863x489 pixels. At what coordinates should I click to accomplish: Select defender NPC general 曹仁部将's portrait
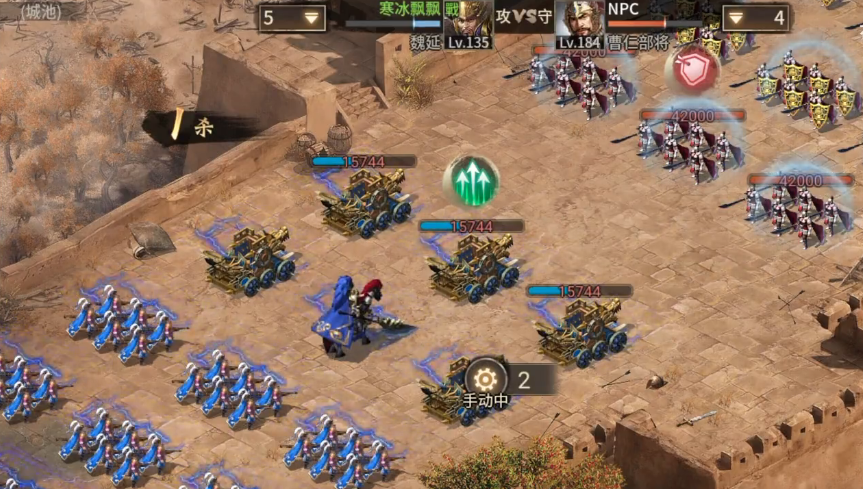pos(581,20)
